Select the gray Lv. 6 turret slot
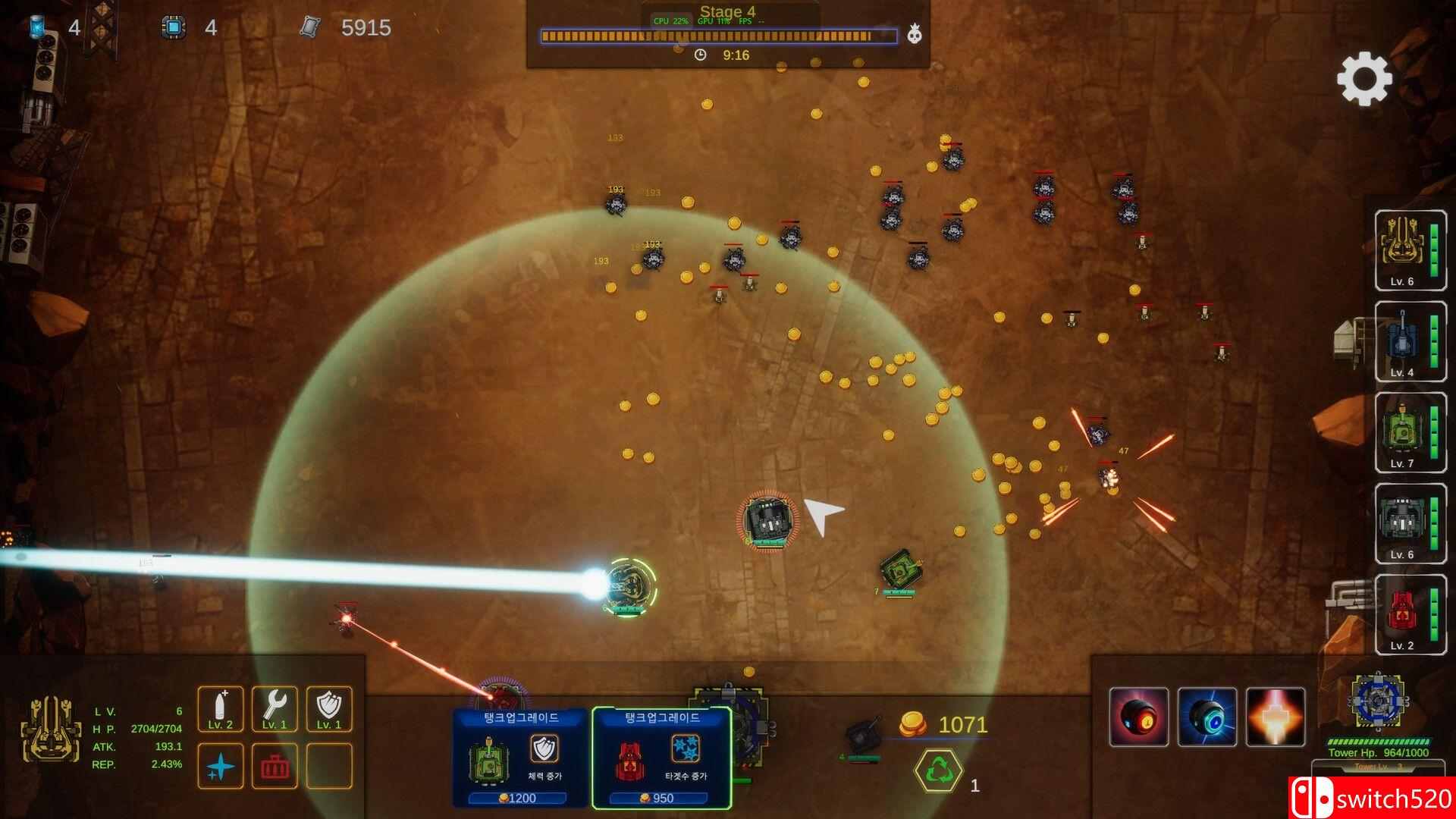The width and height of the screenshot is (1456, 819). (x=1410, y=523)
